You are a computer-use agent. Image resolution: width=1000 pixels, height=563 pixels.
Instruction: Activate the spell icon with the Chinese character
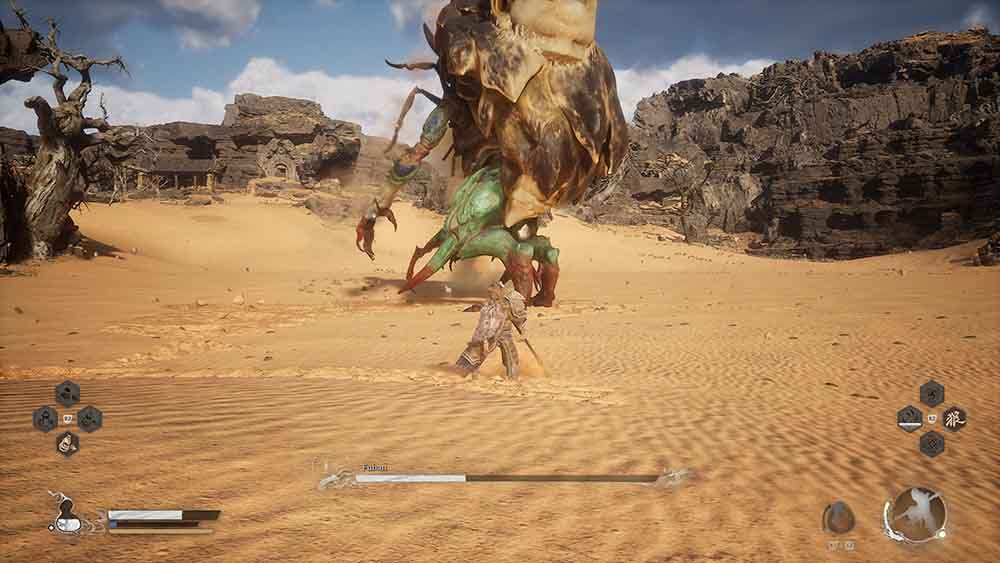pos(954,418)
